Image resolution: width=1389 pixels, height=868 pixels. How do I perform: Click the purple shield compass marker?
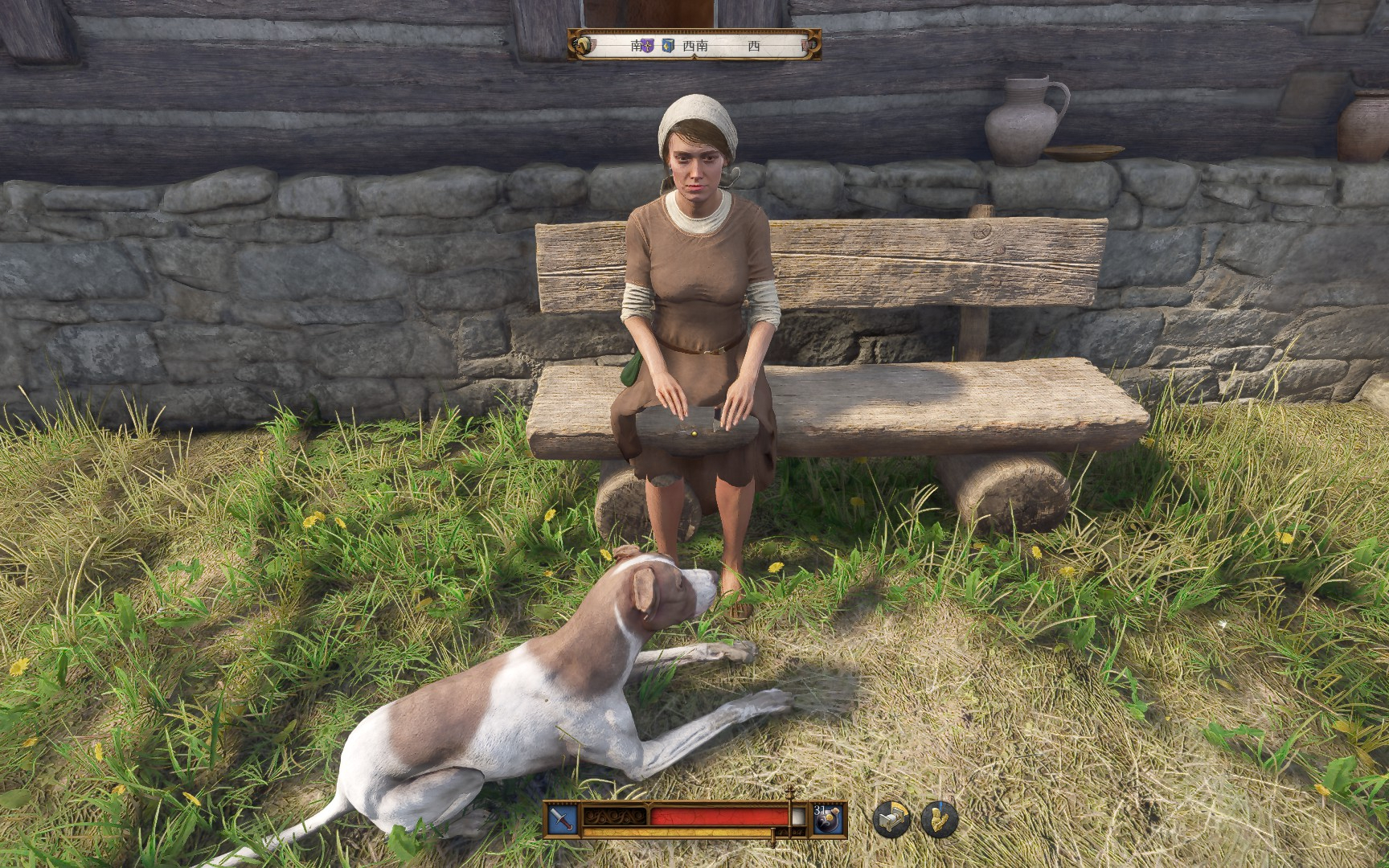tap(648, 46)
